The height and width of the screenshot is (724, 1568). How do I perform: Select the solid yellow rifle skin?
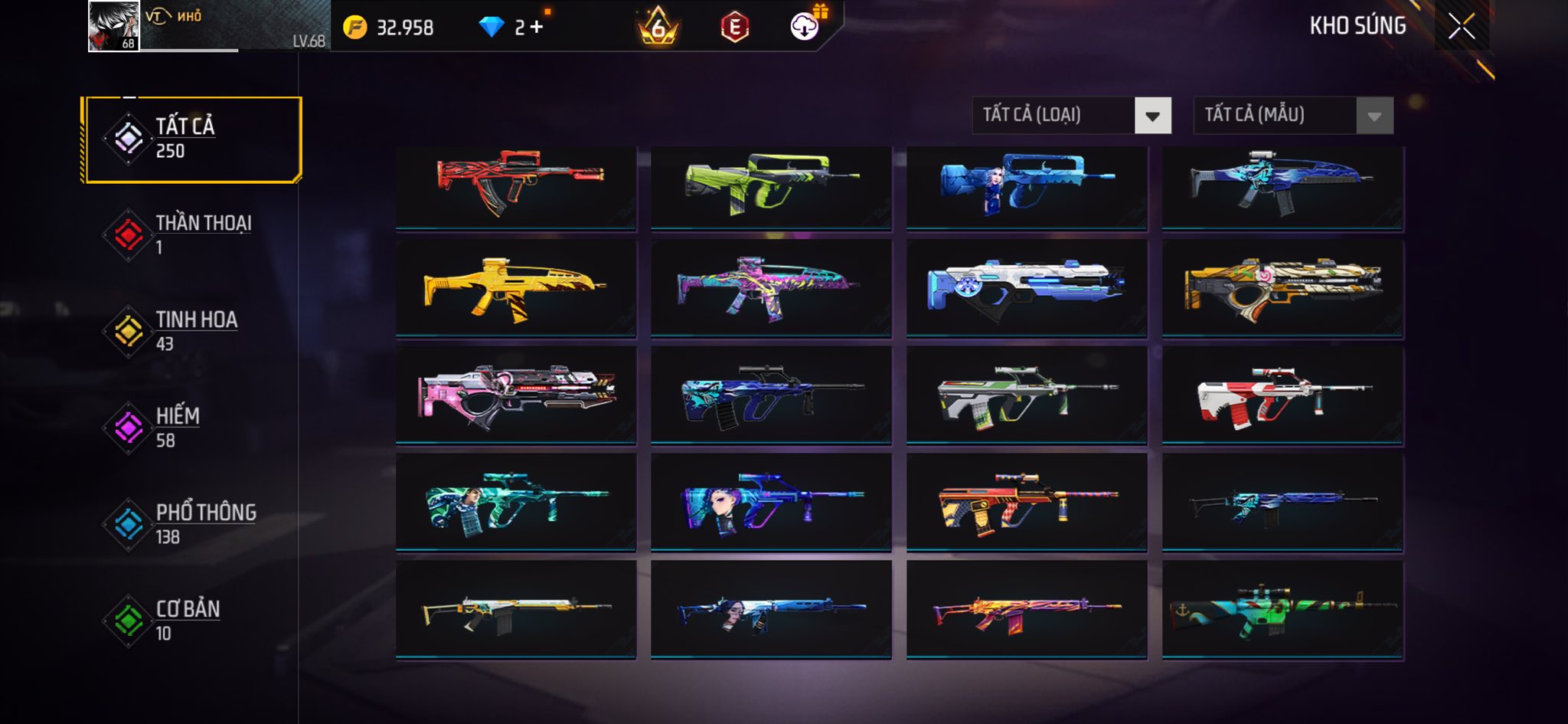515,288
